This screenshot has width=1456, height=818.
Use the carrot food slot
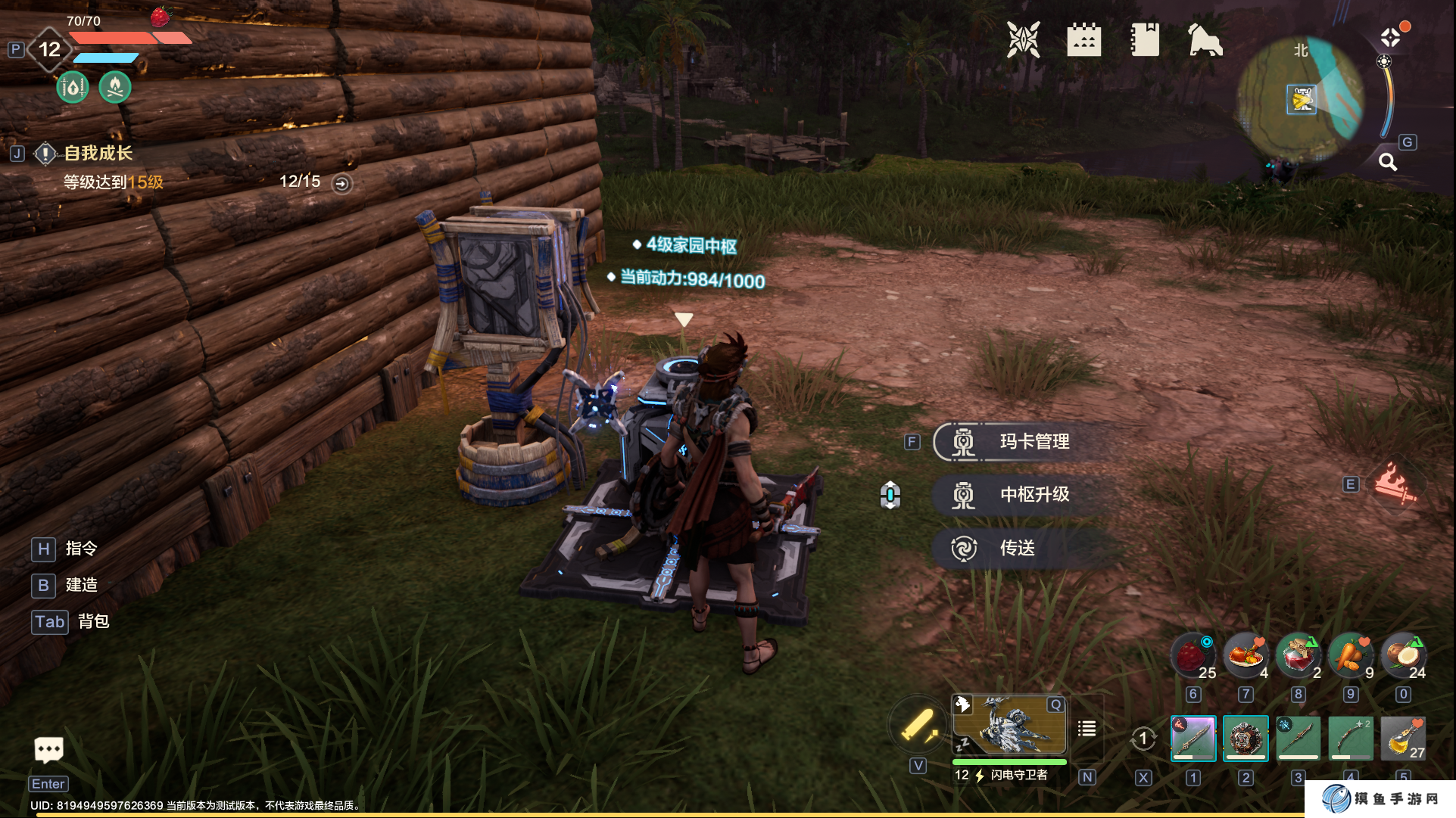[x=1351, y=655]
